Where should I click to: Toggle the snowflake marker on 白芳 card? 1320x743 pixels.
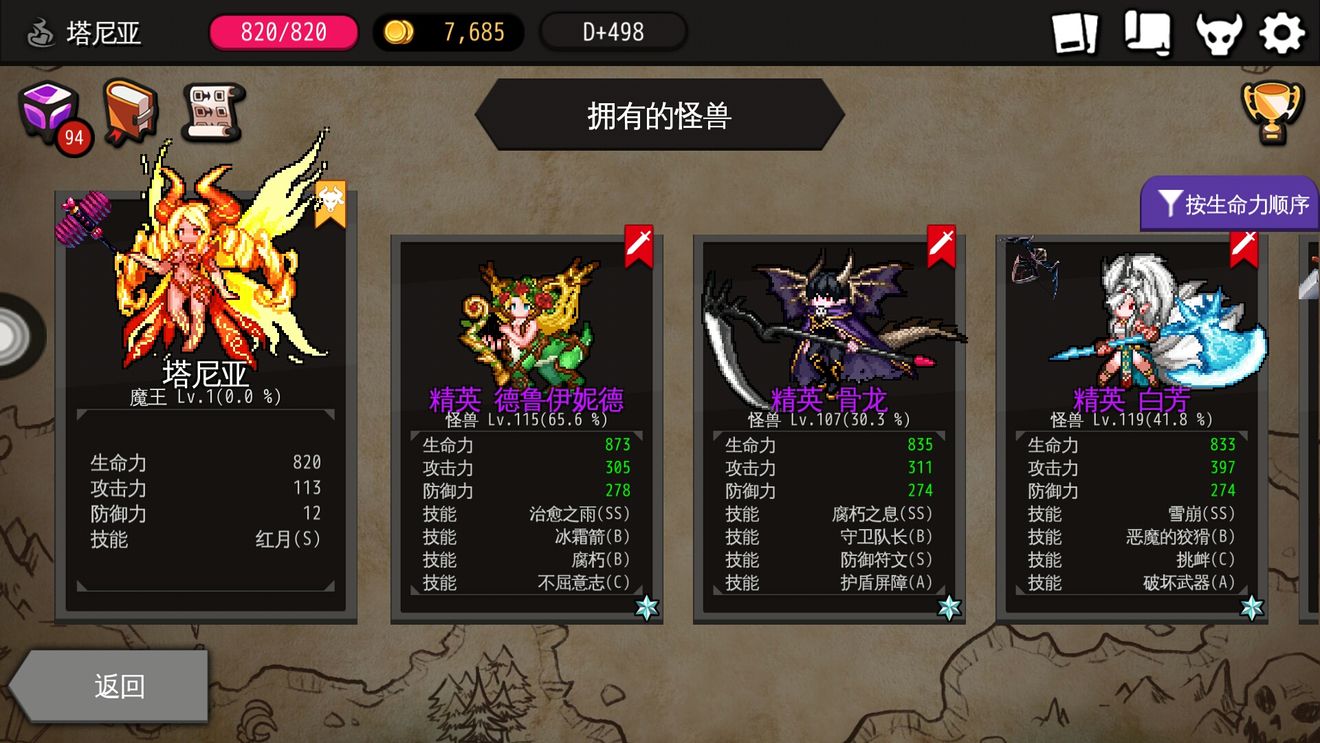click(1250, 606)
